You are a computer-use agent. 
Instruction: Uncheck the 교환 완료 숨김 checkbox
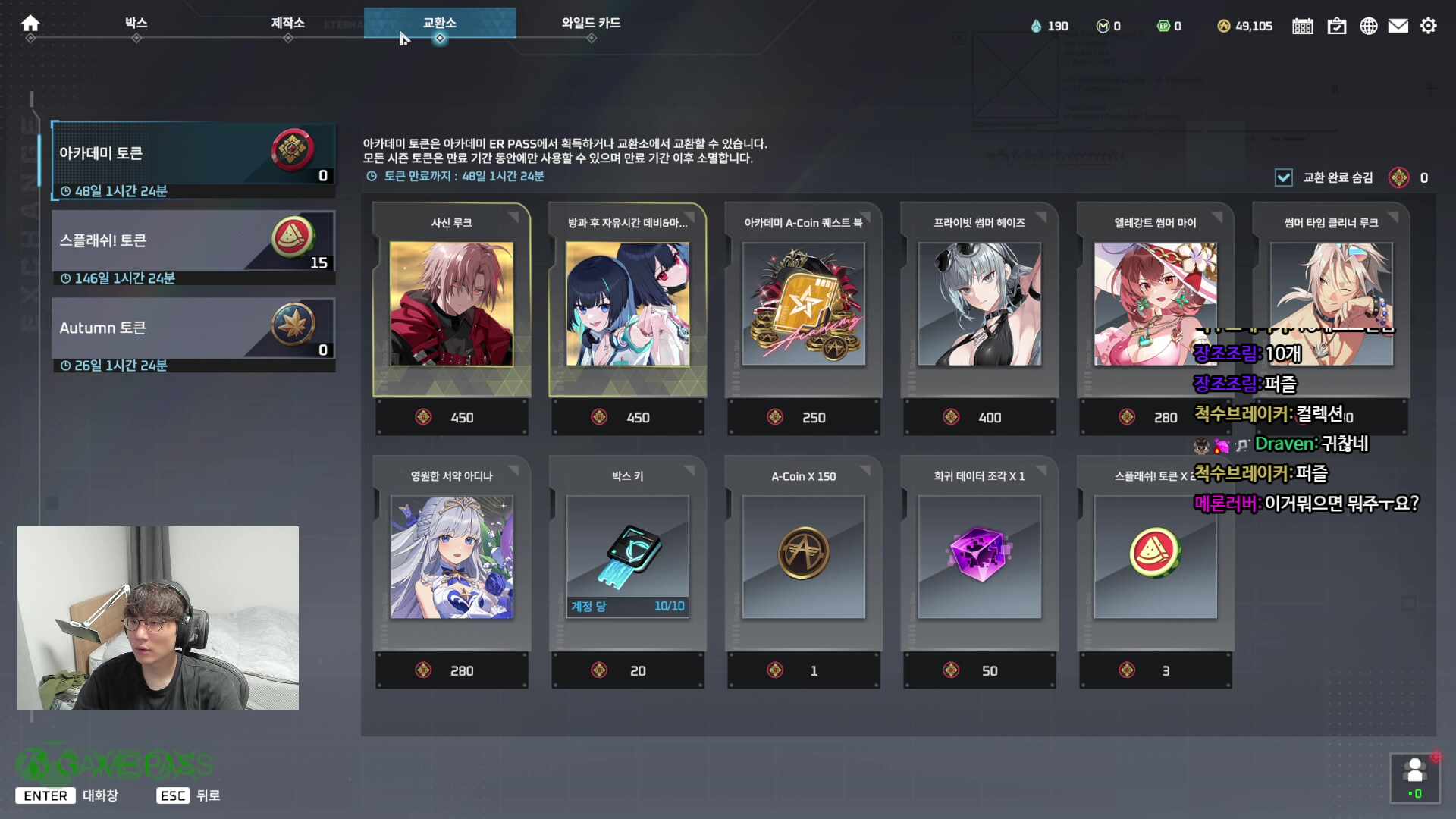1283,177
